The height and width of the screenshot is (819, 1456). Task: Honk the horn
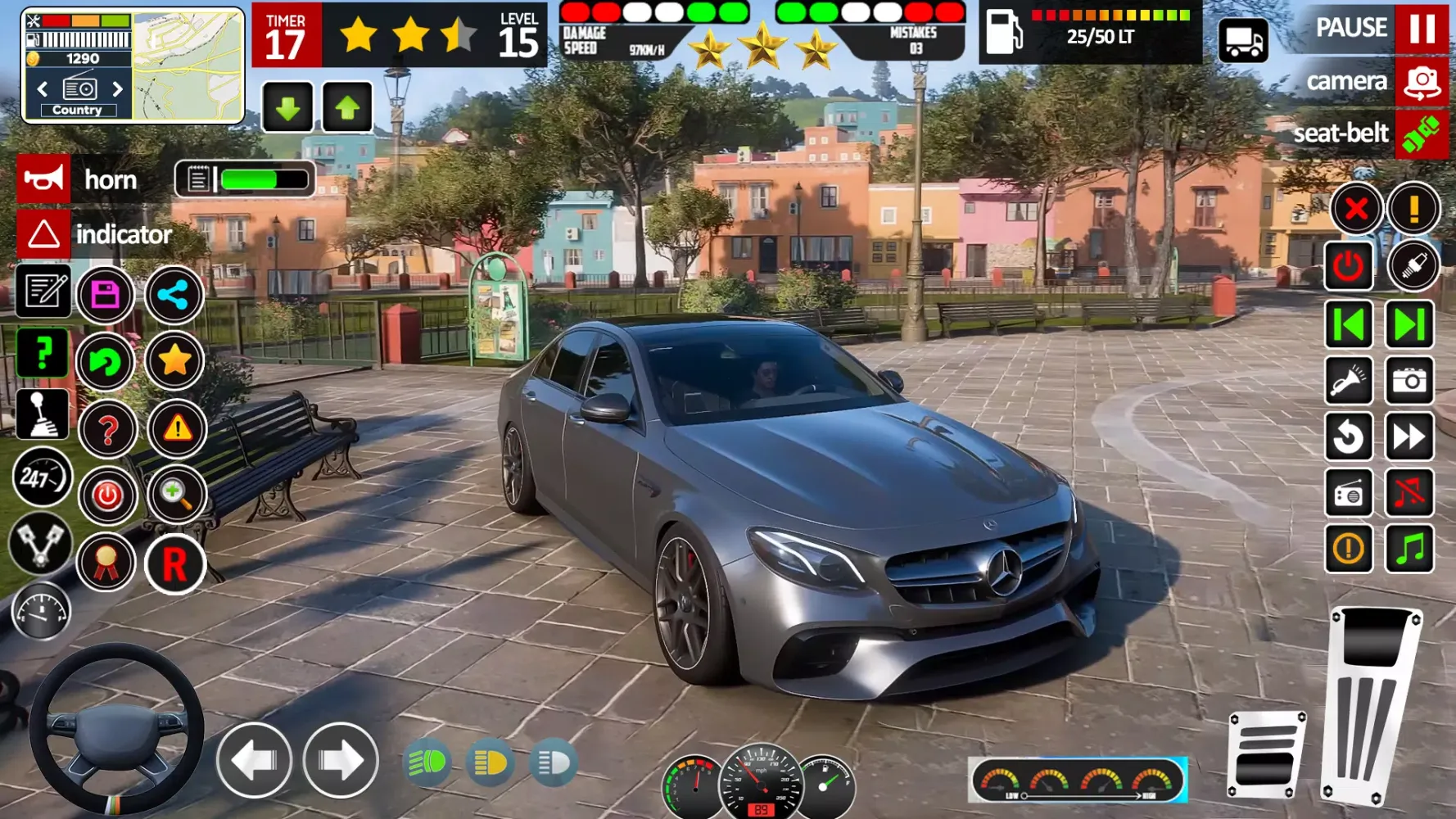click(x=43, y=179)
